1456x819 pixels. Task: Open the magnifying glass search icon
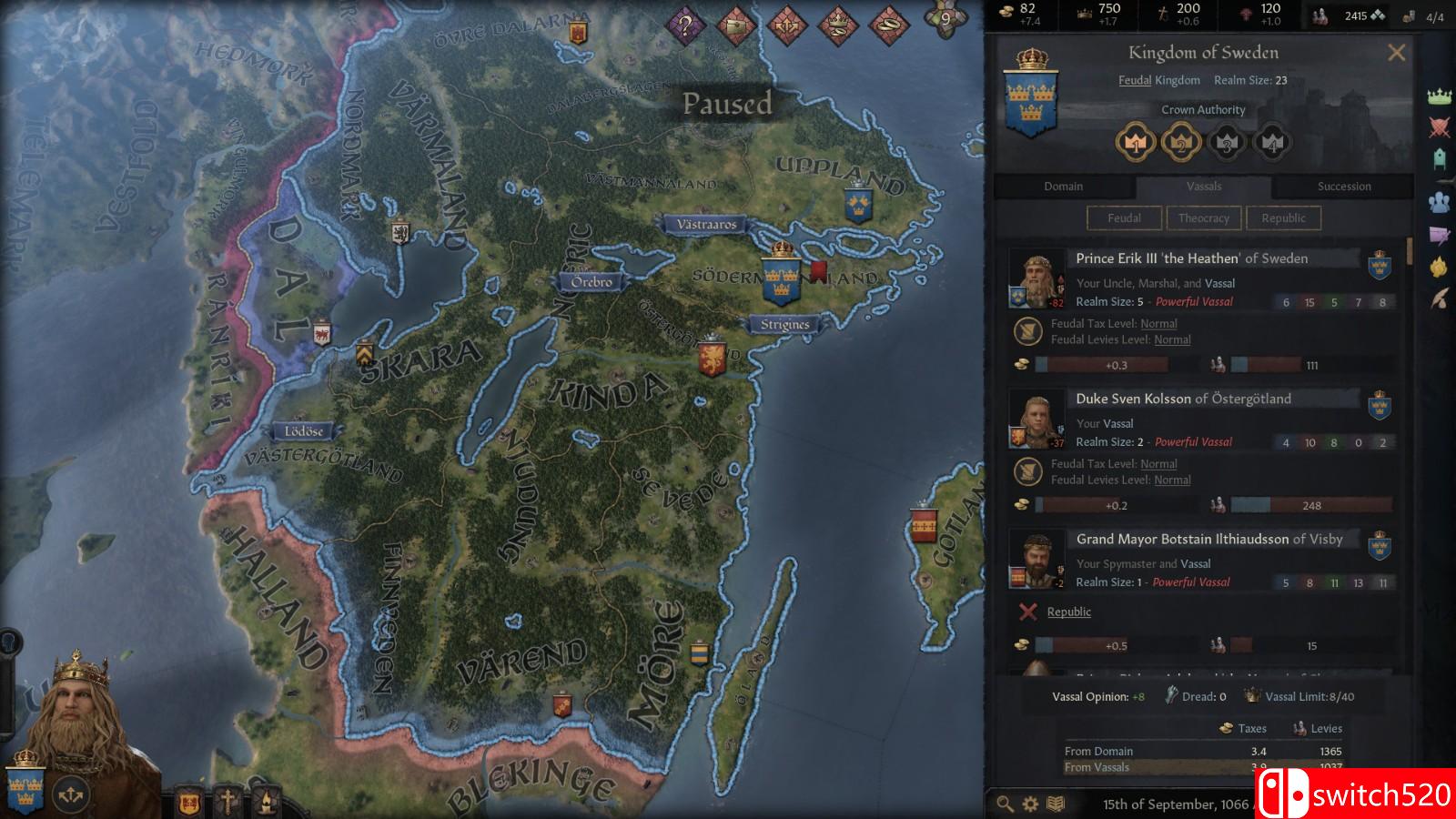(1003, 804)
